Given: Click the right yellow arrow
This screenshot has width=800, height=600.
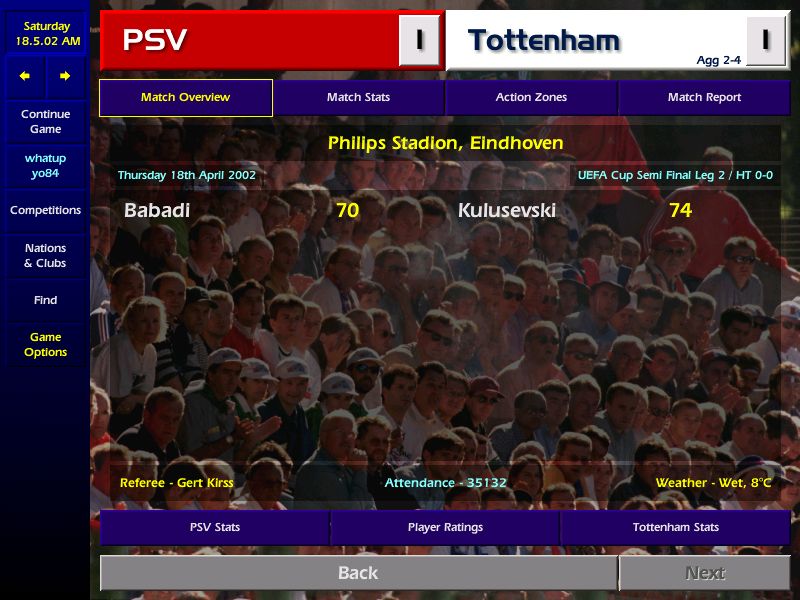Looking at the screenshot, I should point(65,76).
